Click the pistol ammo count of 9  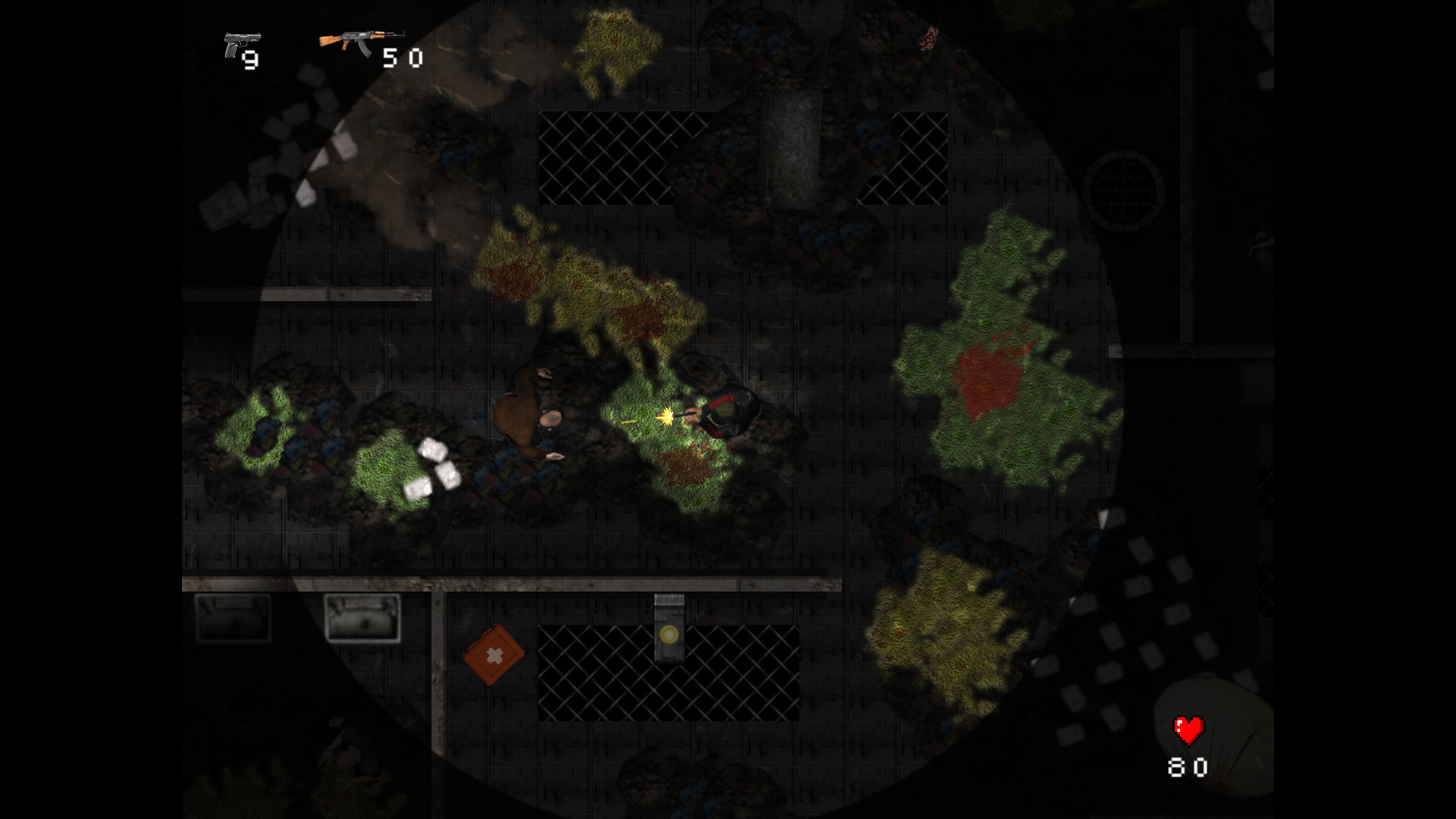[250, 61]
